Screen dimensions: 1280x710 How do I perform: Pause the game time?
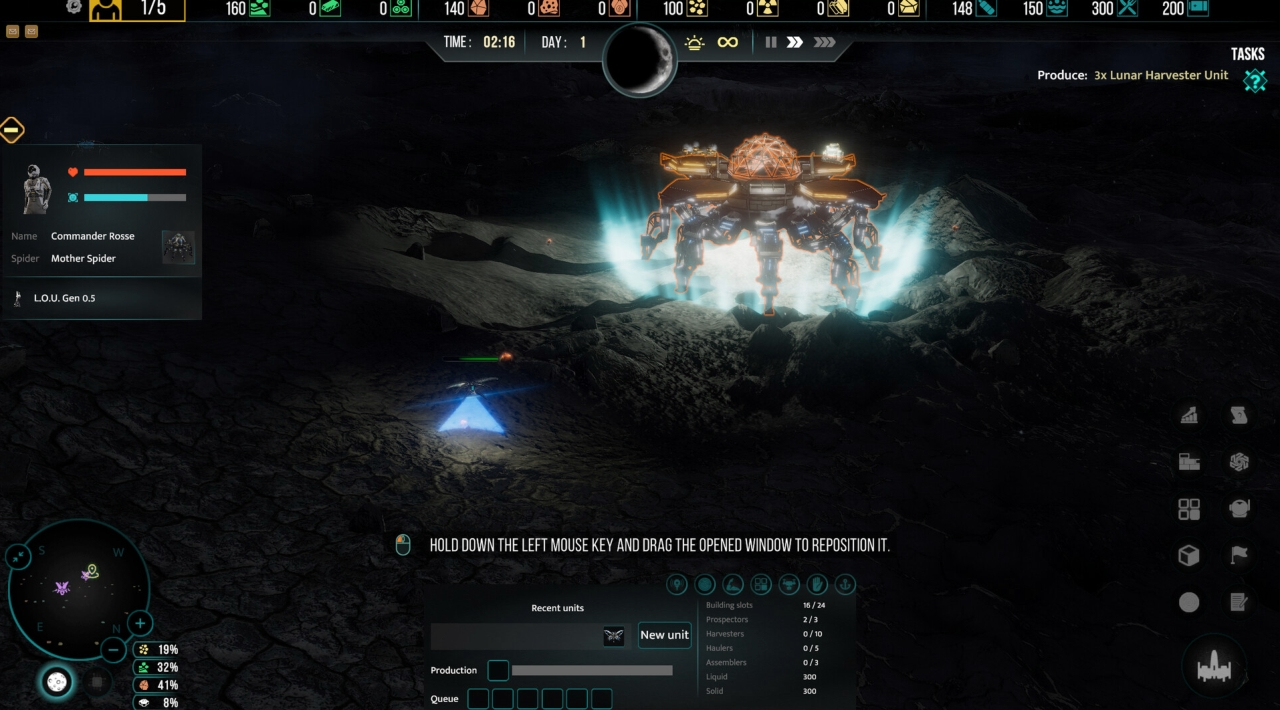pyautogui.click(x=771, y=42)
